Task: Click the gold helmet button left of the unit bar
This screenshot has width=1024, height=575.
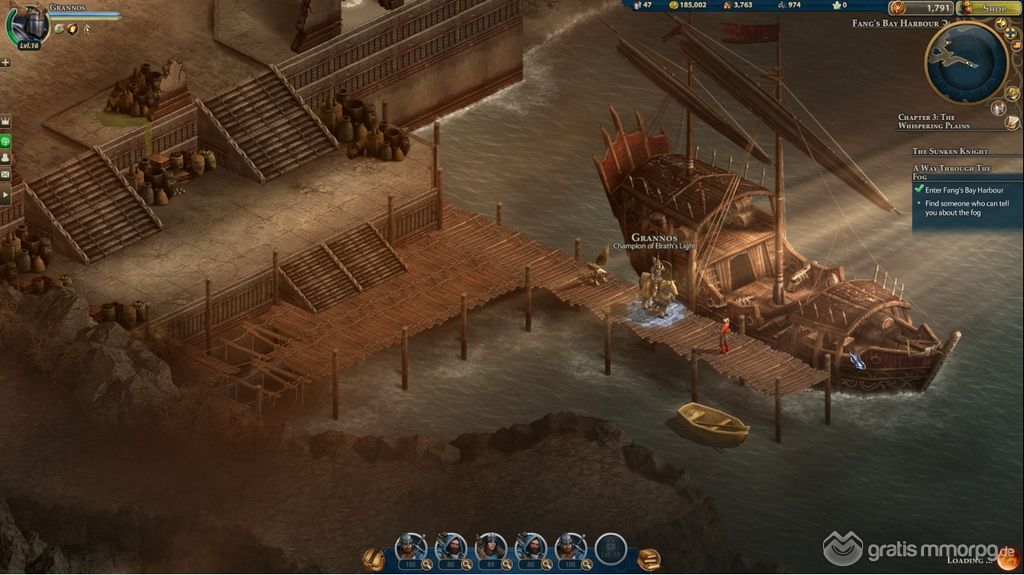Action: click(374, 558)
